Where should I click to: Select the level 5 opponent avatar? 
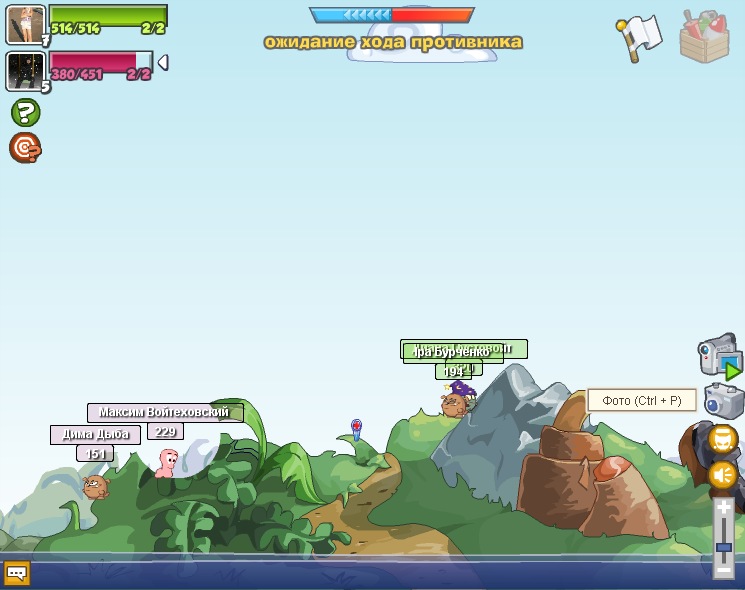[x=25, y=71]
